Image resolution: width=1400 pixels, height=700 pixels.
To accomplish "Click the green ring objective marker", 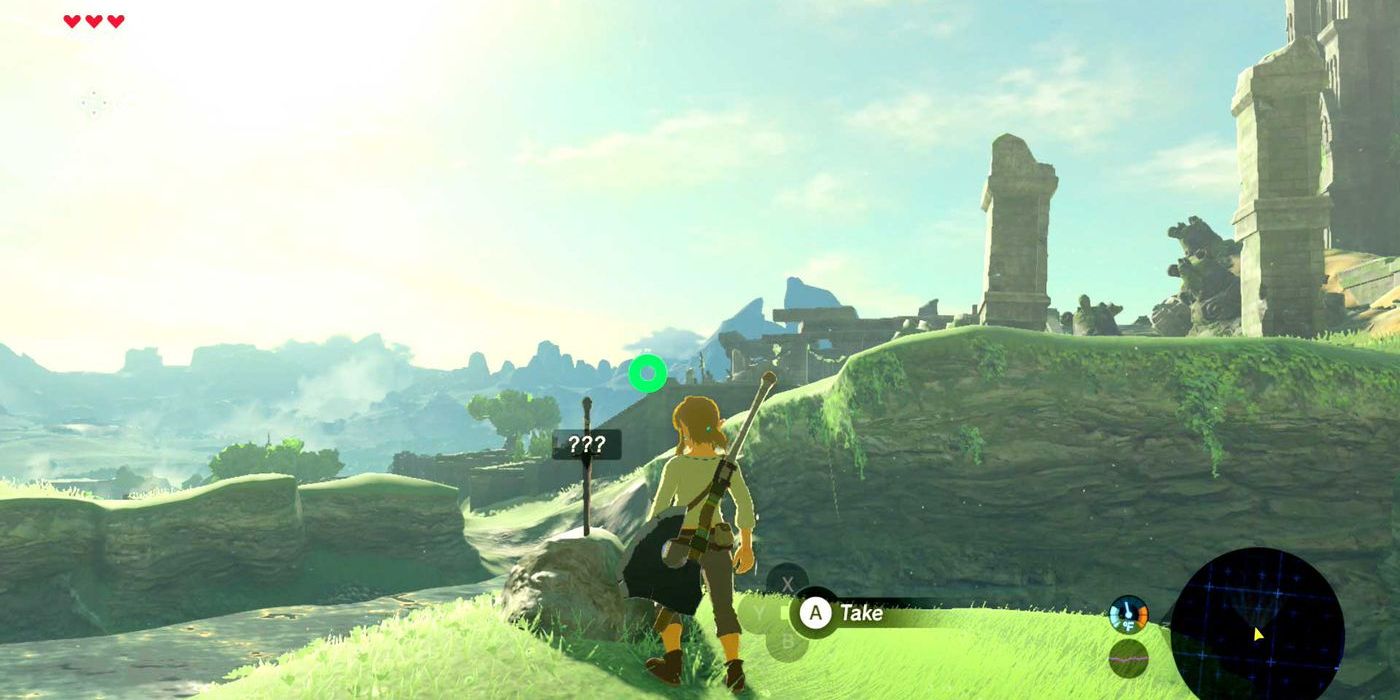I will (647, 373).
